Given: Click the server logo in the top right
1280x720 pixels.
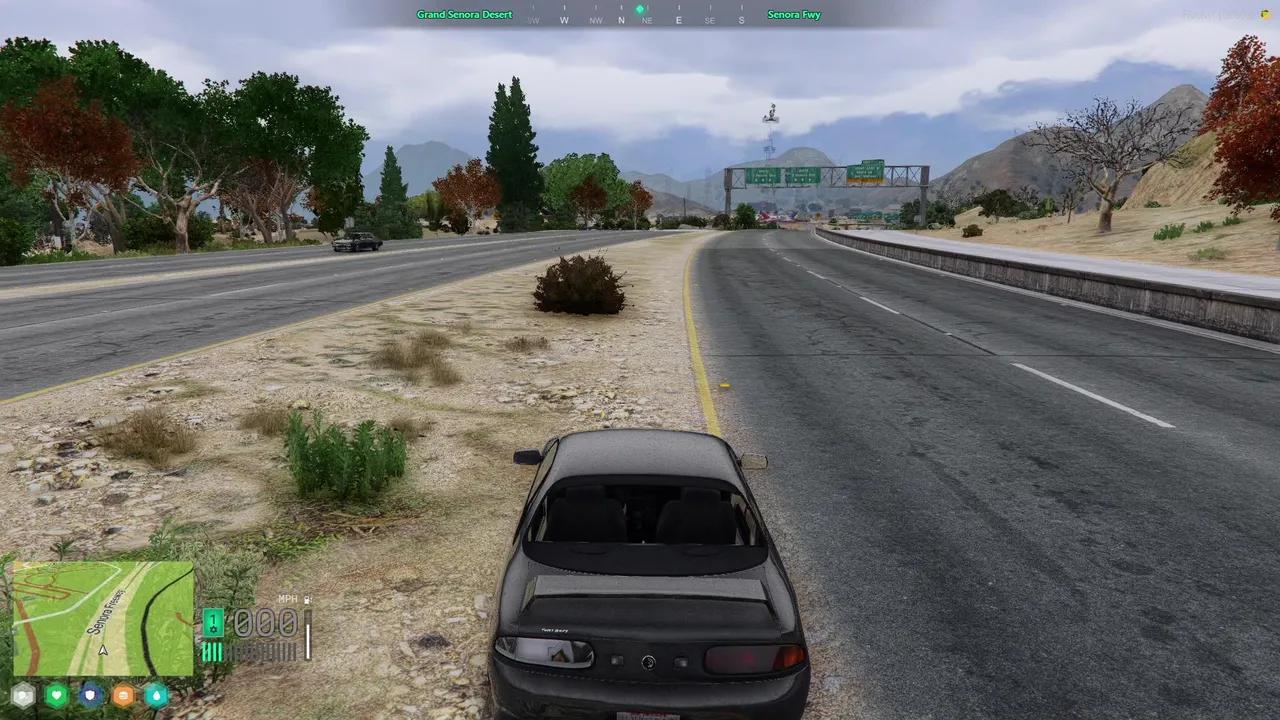Looking at the screenshot, I should point(1240,13).
